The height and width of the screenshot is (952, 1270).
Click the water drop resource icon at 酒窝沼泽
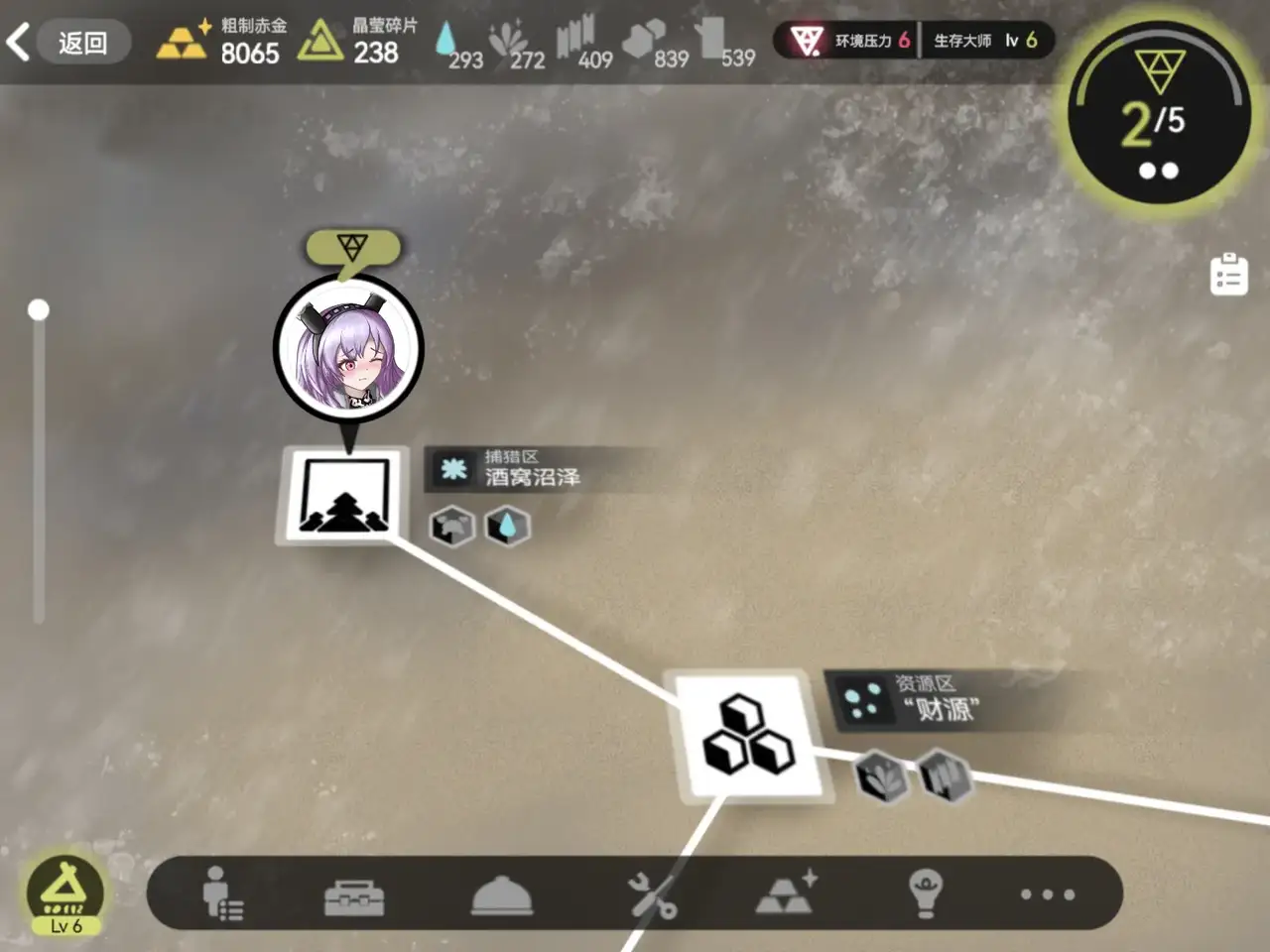(507, 526)
